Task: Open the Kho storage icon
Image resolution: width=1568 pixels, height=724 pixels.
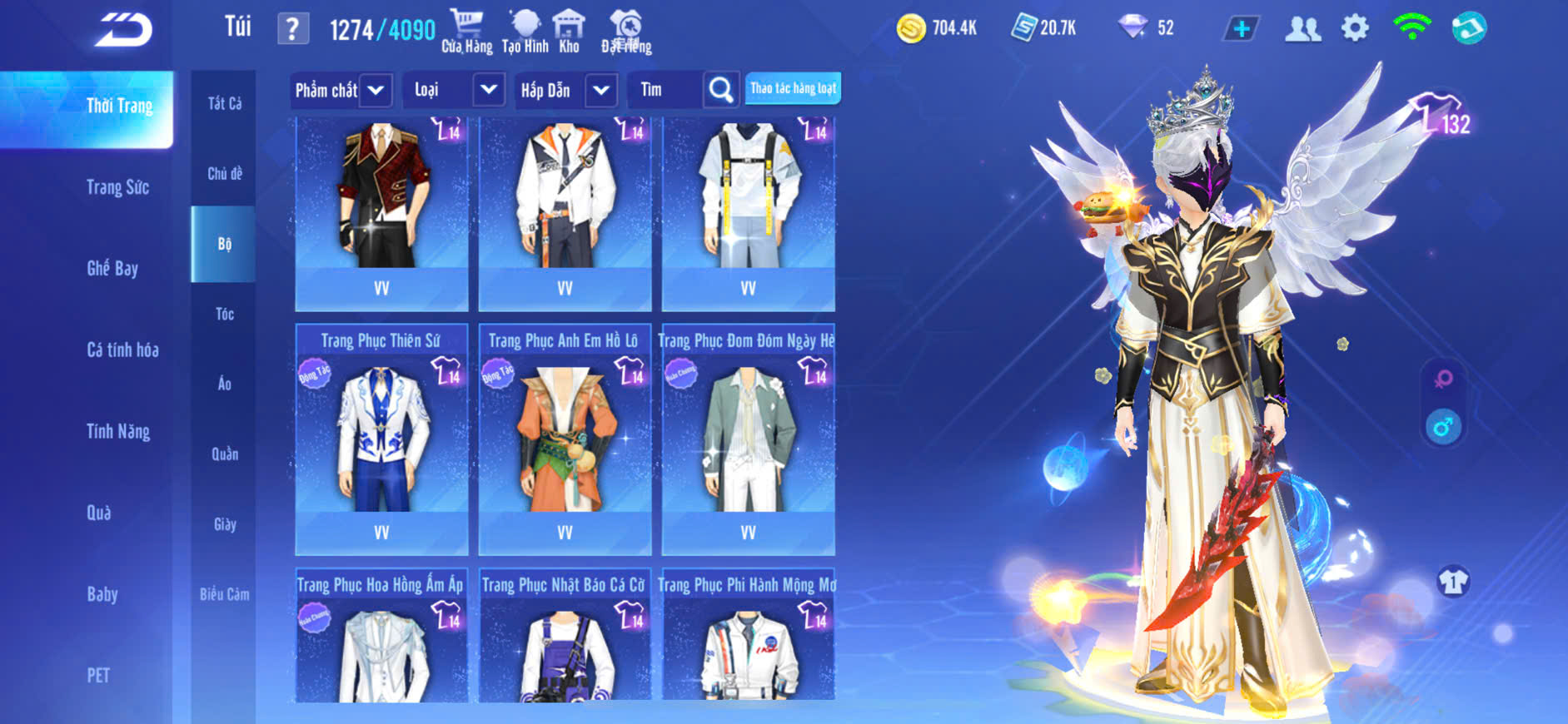Action: point(569,32)
